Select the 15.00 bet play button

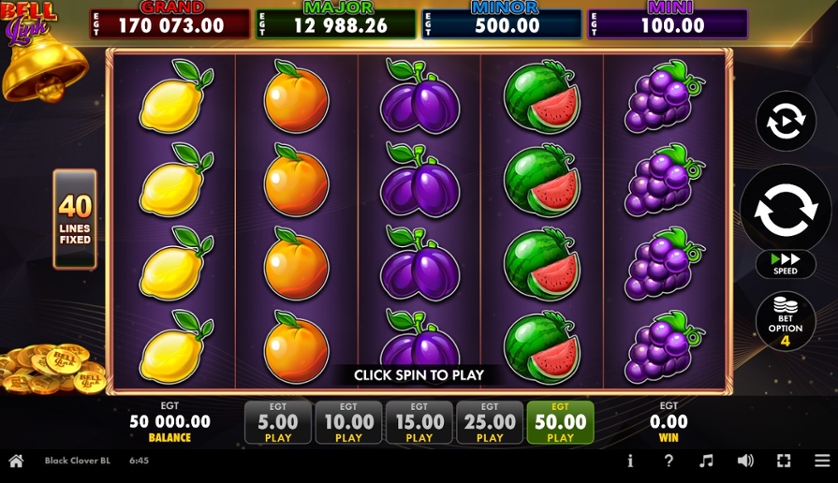[419, 423]
